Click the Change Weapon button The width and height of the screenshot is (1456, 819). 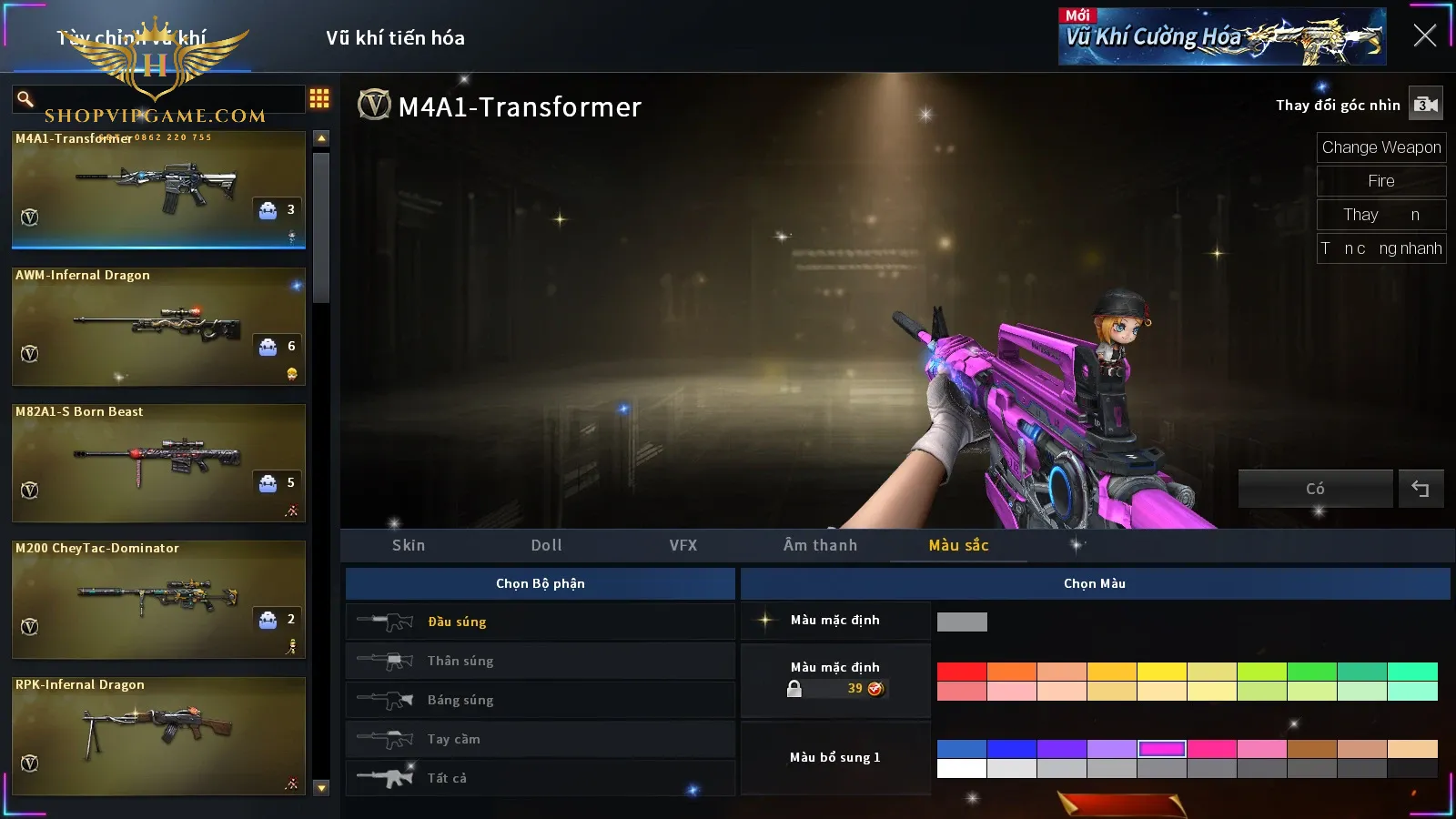click(x=1380, y=147)
